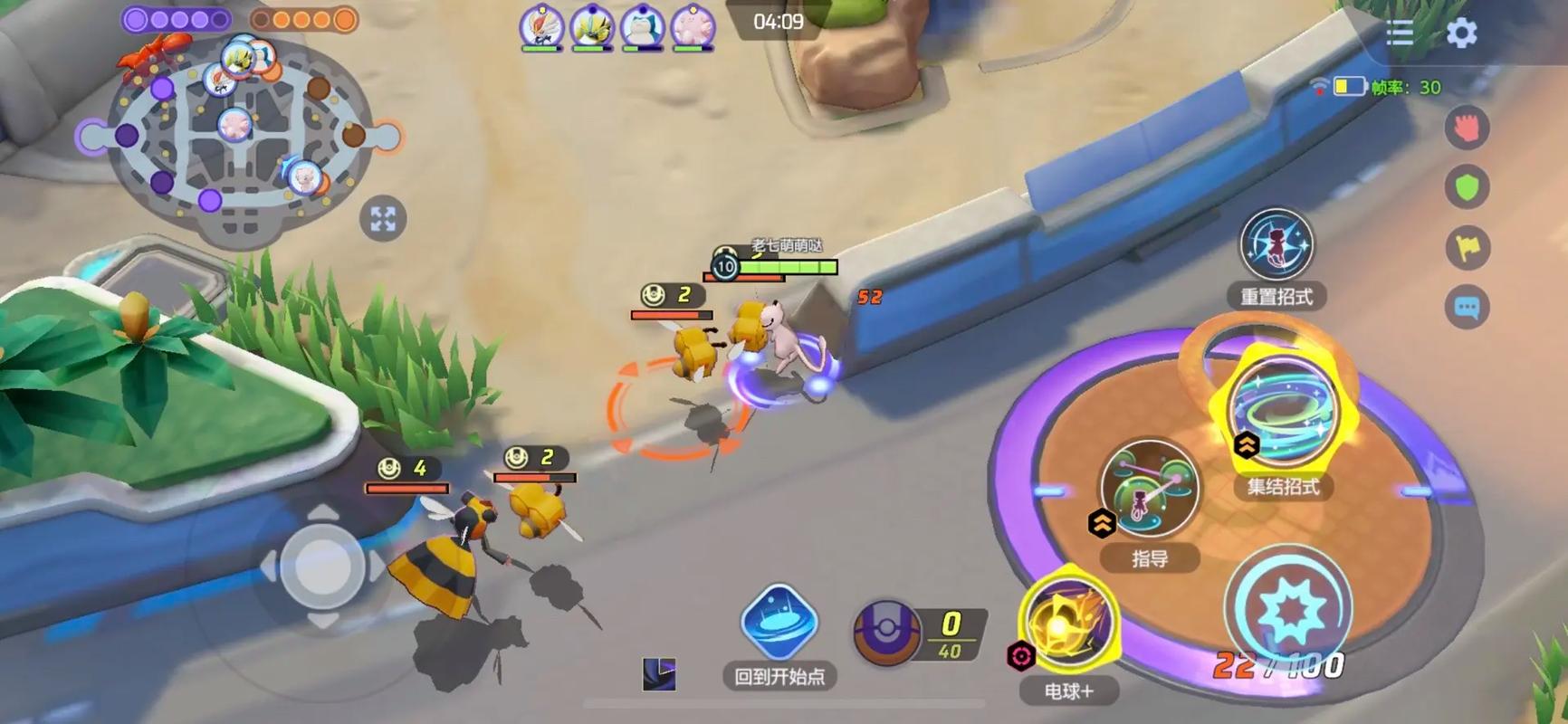Open the settings gear icon
The height and width of the screenshot is (724, 1568).
pyautogui.click(x=1461, y=33)
